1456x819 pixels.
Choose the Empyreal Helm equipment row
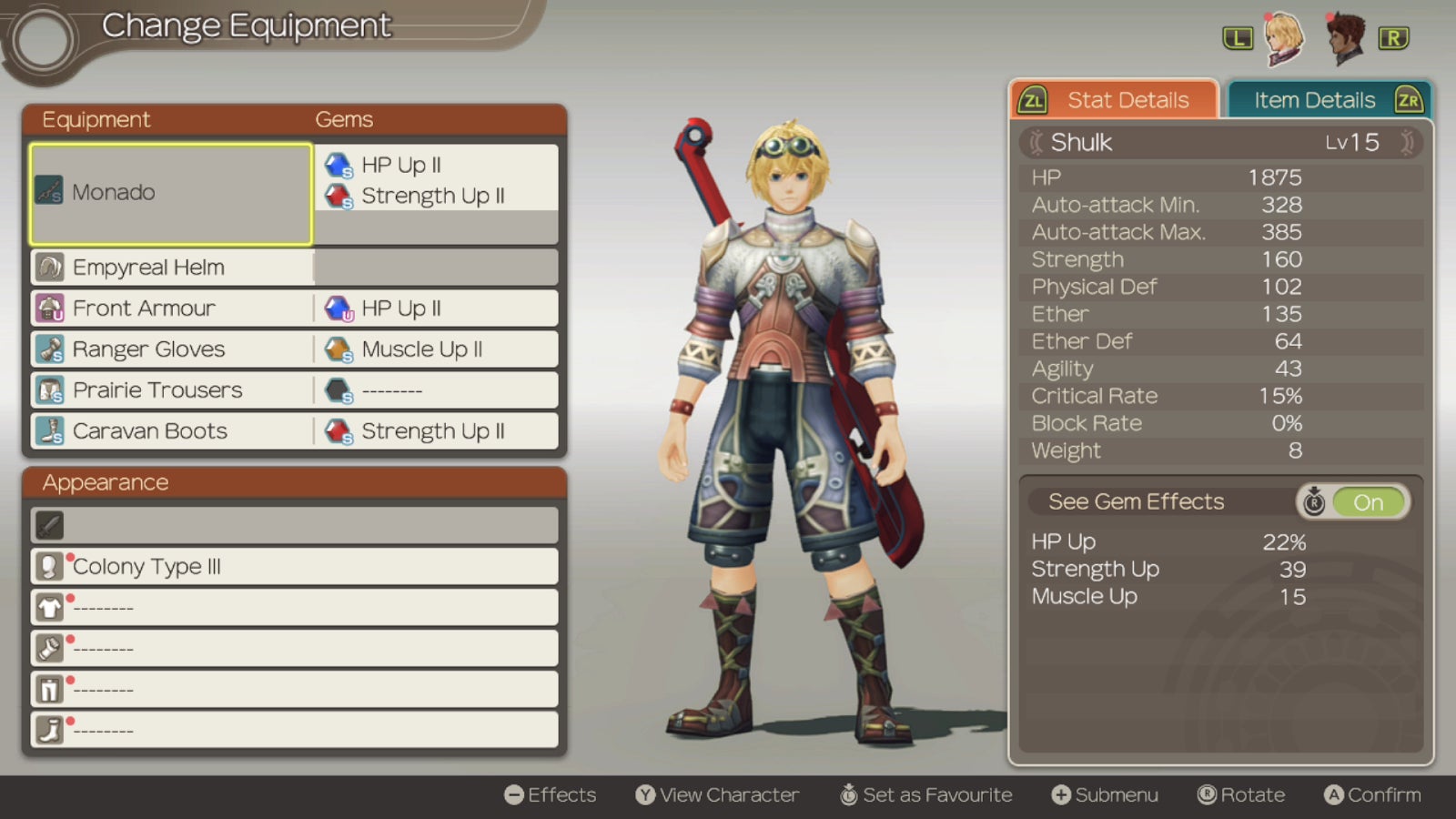pos(171,268)
